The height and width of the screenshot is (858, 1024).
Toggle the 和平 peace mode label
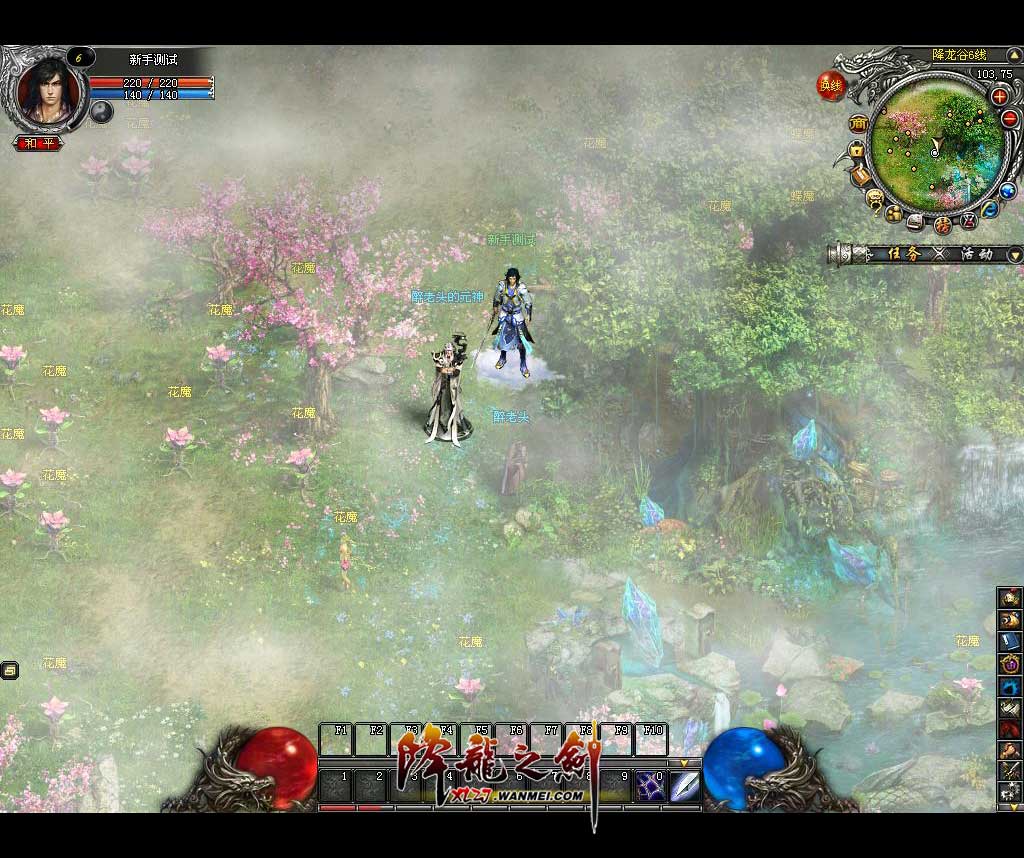coord(39,143)
